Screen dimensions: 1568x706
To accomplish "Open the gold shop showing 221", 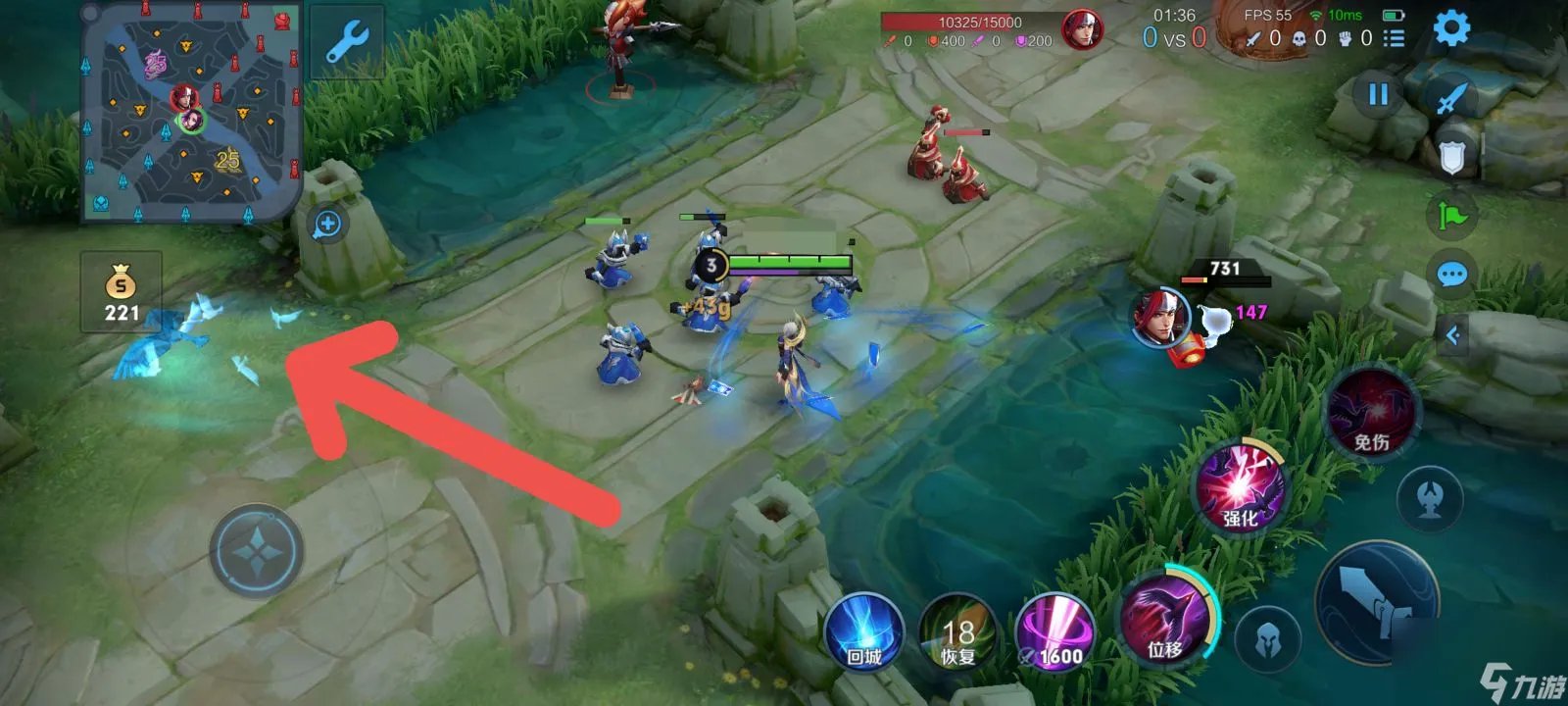I will pyautogui.click(x=122, y=293).
